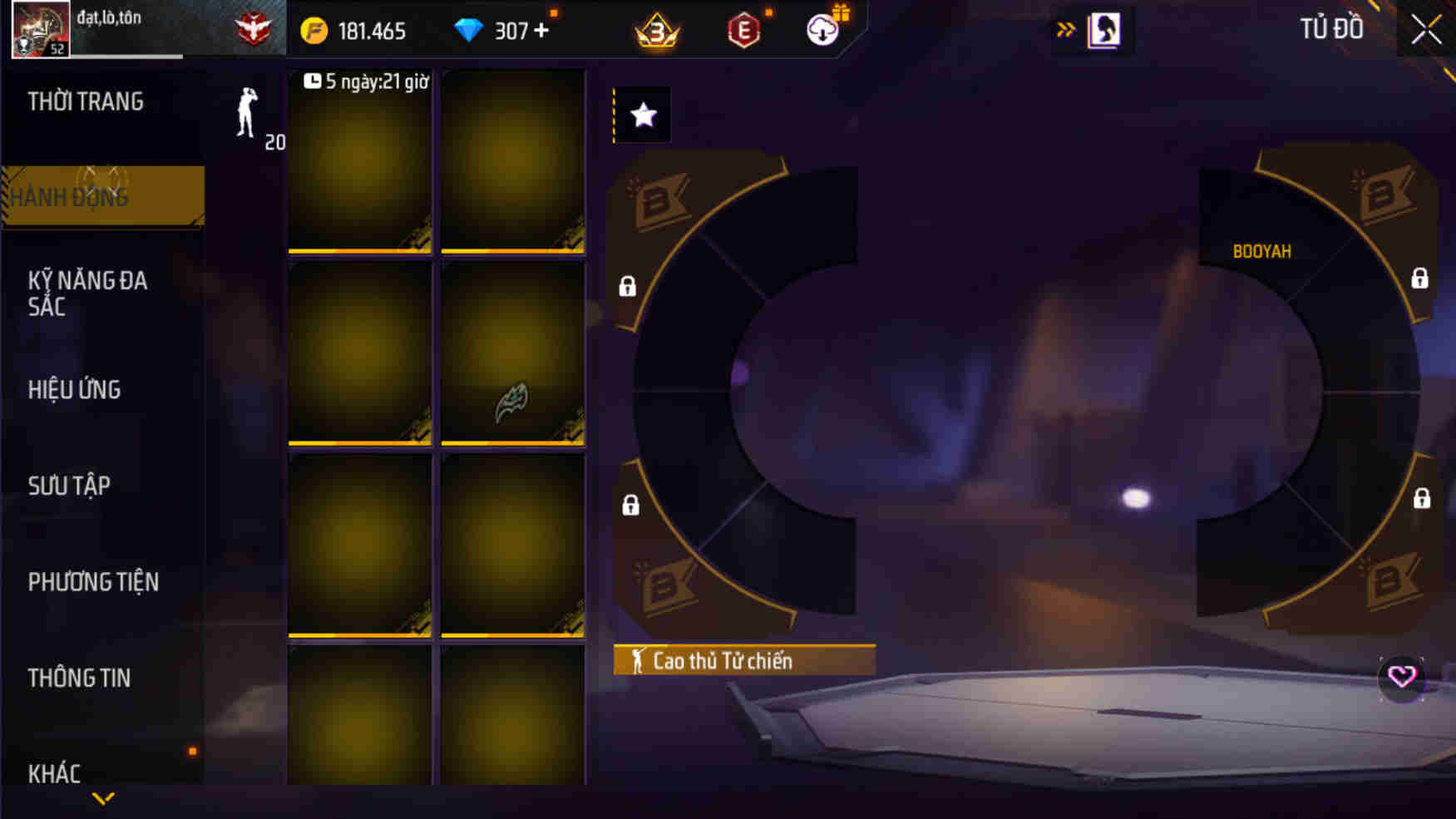
Task: Select the star emote thumbnail
Action: point(641,115)
